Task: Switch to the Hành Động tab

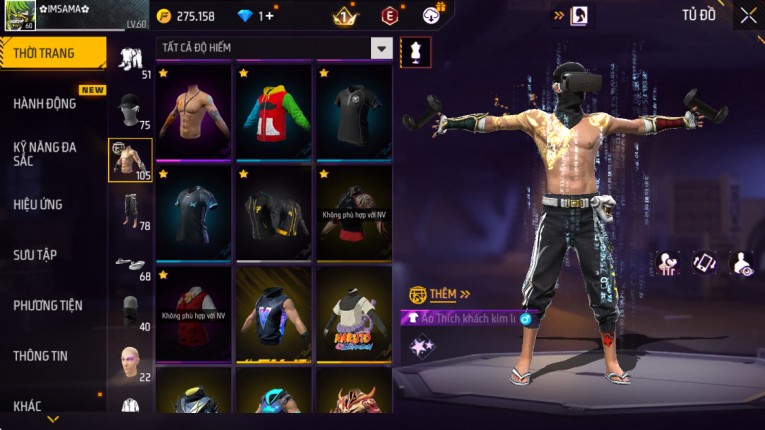Action: pyautogui.click(x=45, y=104)
